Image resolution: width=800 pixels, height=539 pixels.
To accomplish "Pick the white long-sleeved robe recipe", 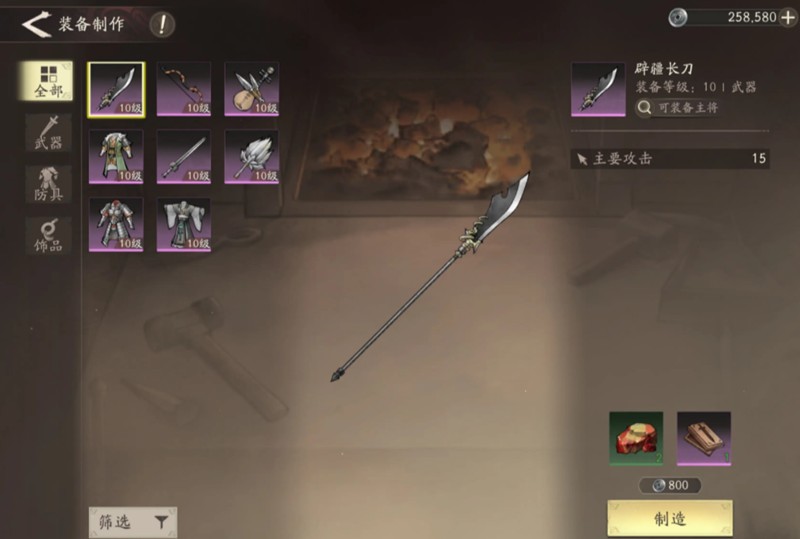I will click(x=184, y=224).
